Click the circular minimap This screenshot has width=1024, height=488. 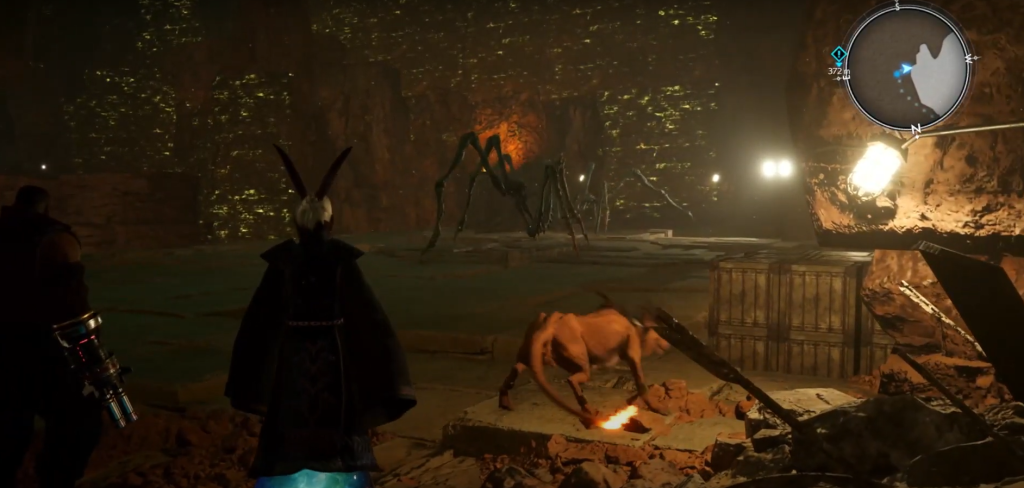[908, 68]
